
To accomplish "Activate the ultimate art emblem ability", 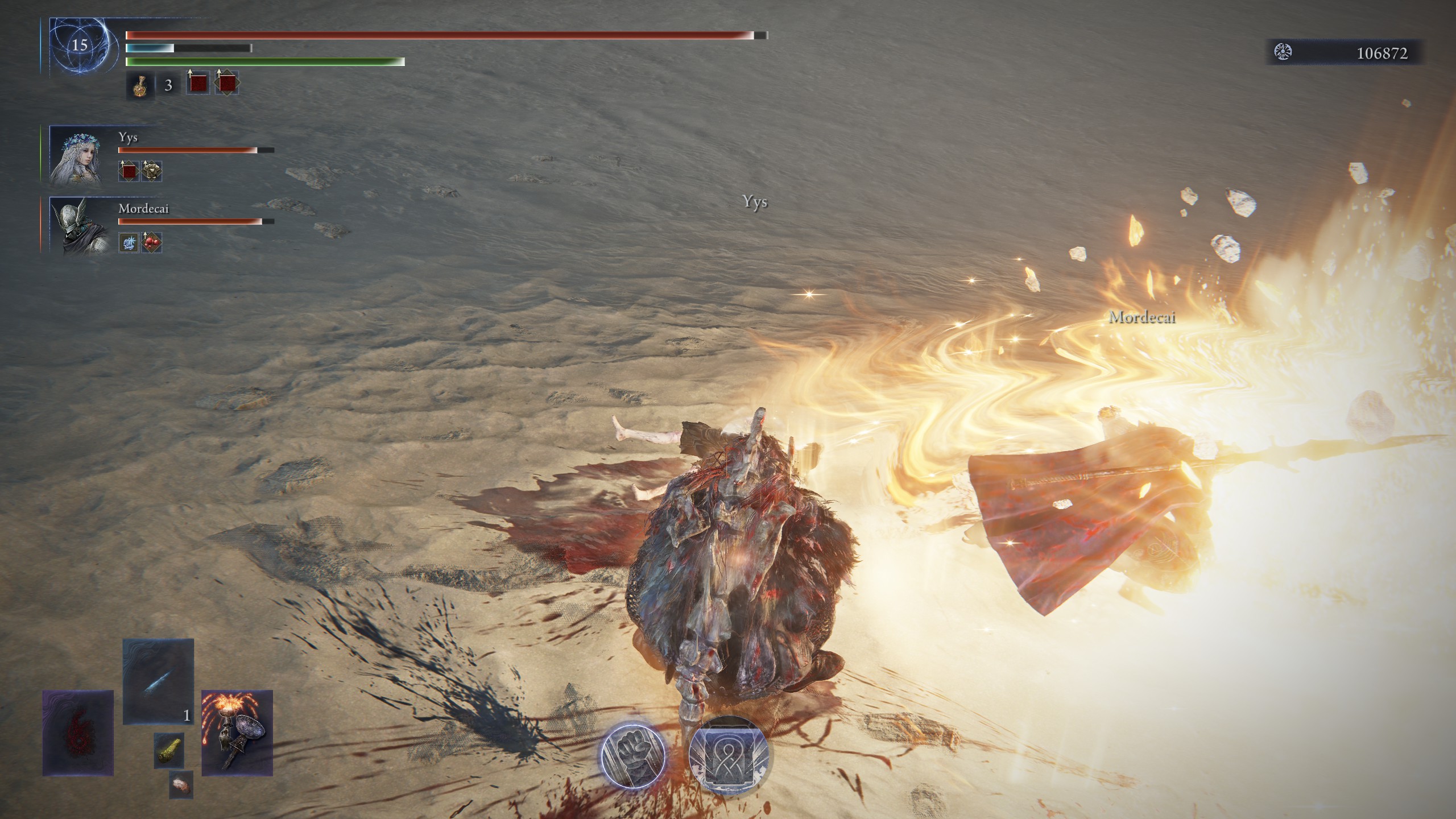I will [729, 755].
